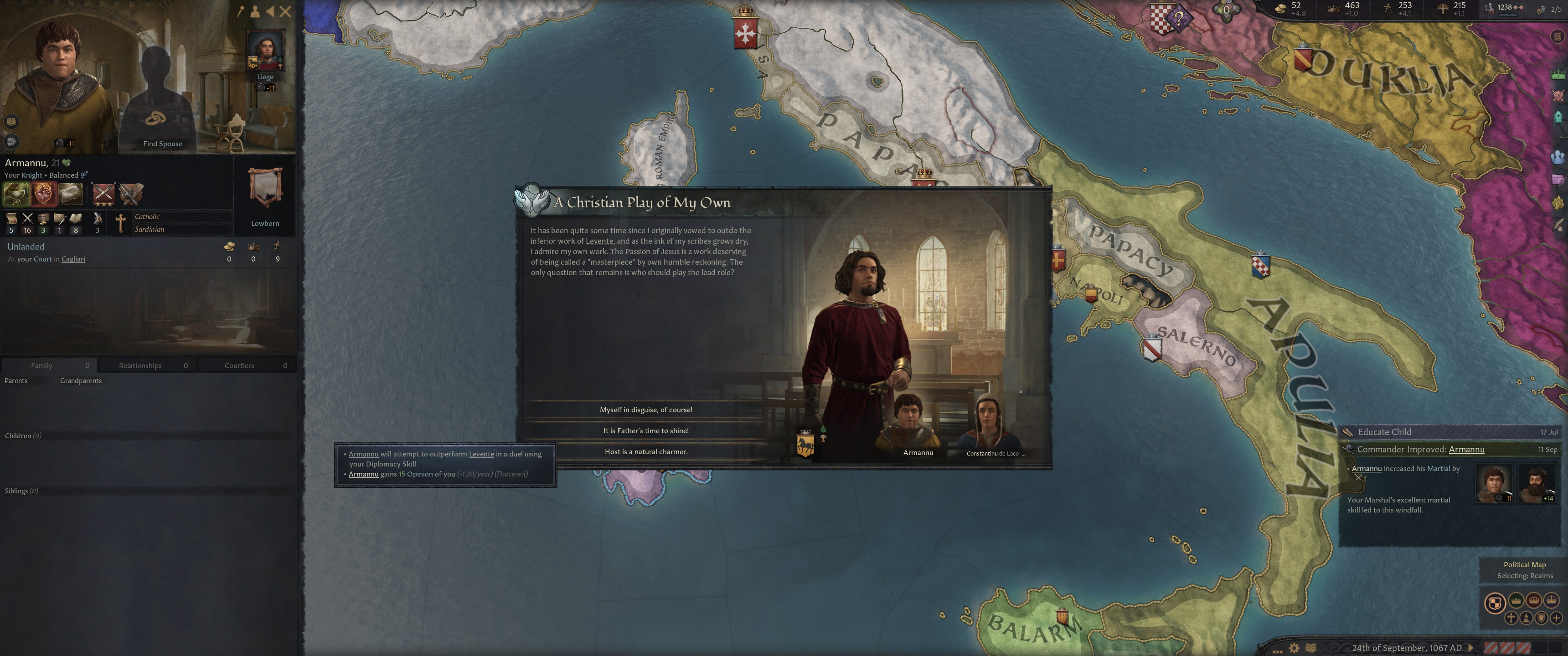Toggle the religion map mode
Viewport: 1568px width, 656px height.
coord(1511,618)
